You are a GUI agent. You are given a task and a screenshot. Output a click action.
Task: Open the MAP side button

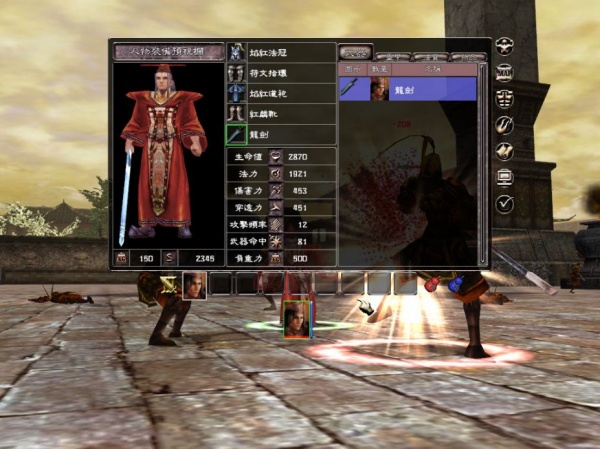click(506, 73)
